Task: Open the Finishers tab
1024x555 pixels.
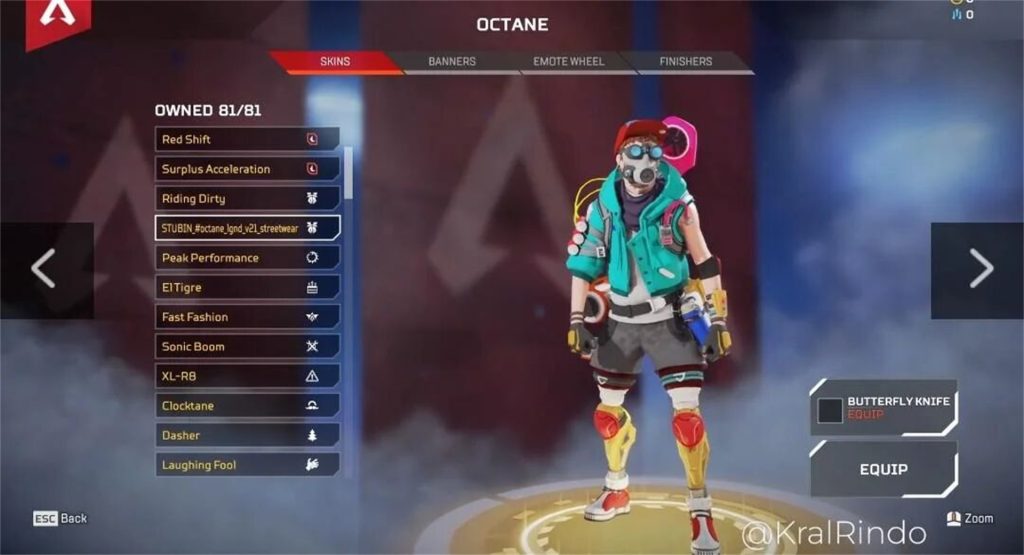Action: pos(686,62)
